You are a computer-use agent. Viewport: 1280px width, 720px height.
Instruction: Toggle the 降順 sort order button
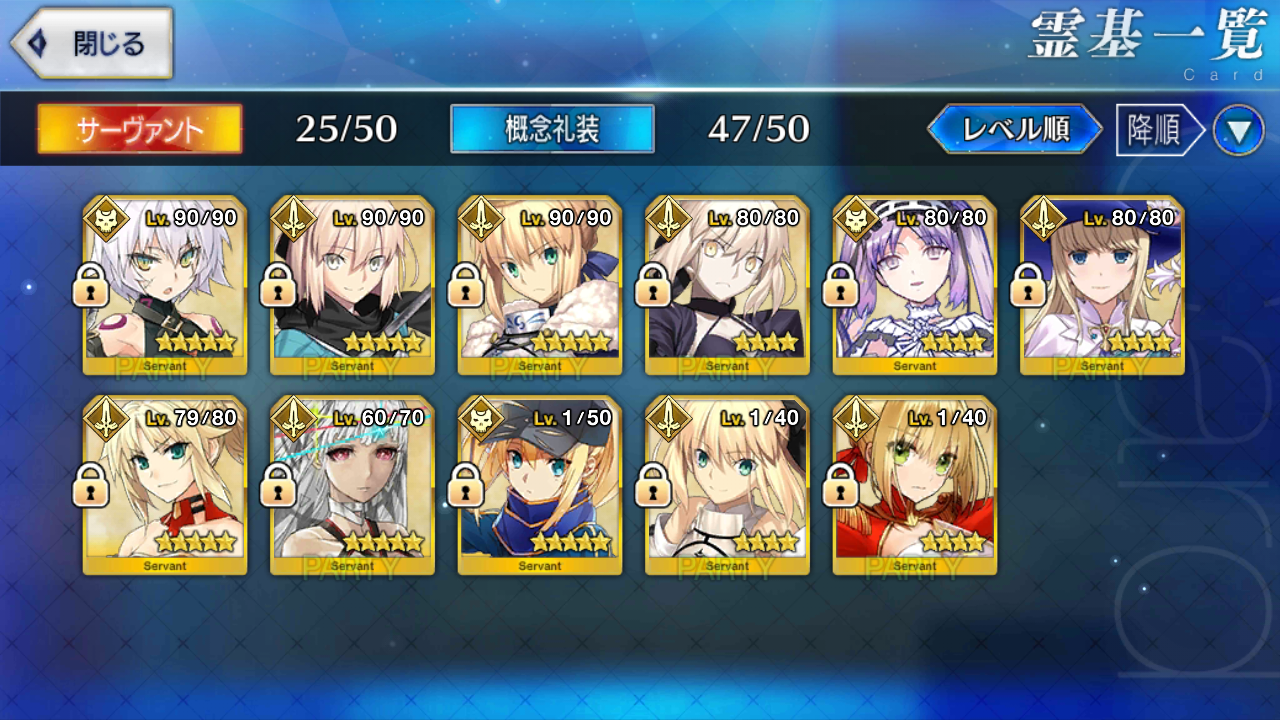coord(1158,130)
